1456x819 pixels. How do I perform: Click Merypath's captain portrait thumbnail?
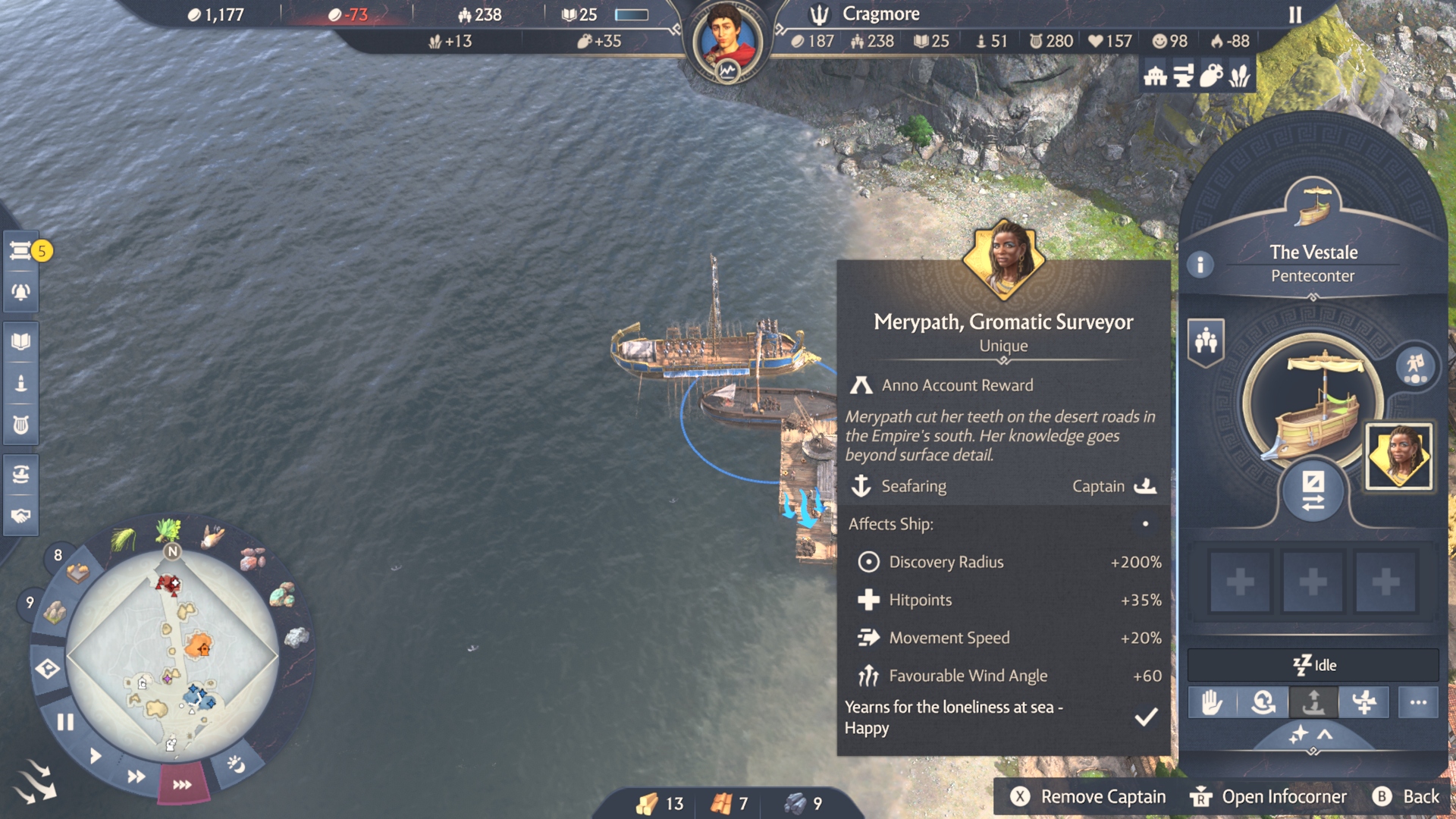pyautogui.click(x=1398, y=456)
